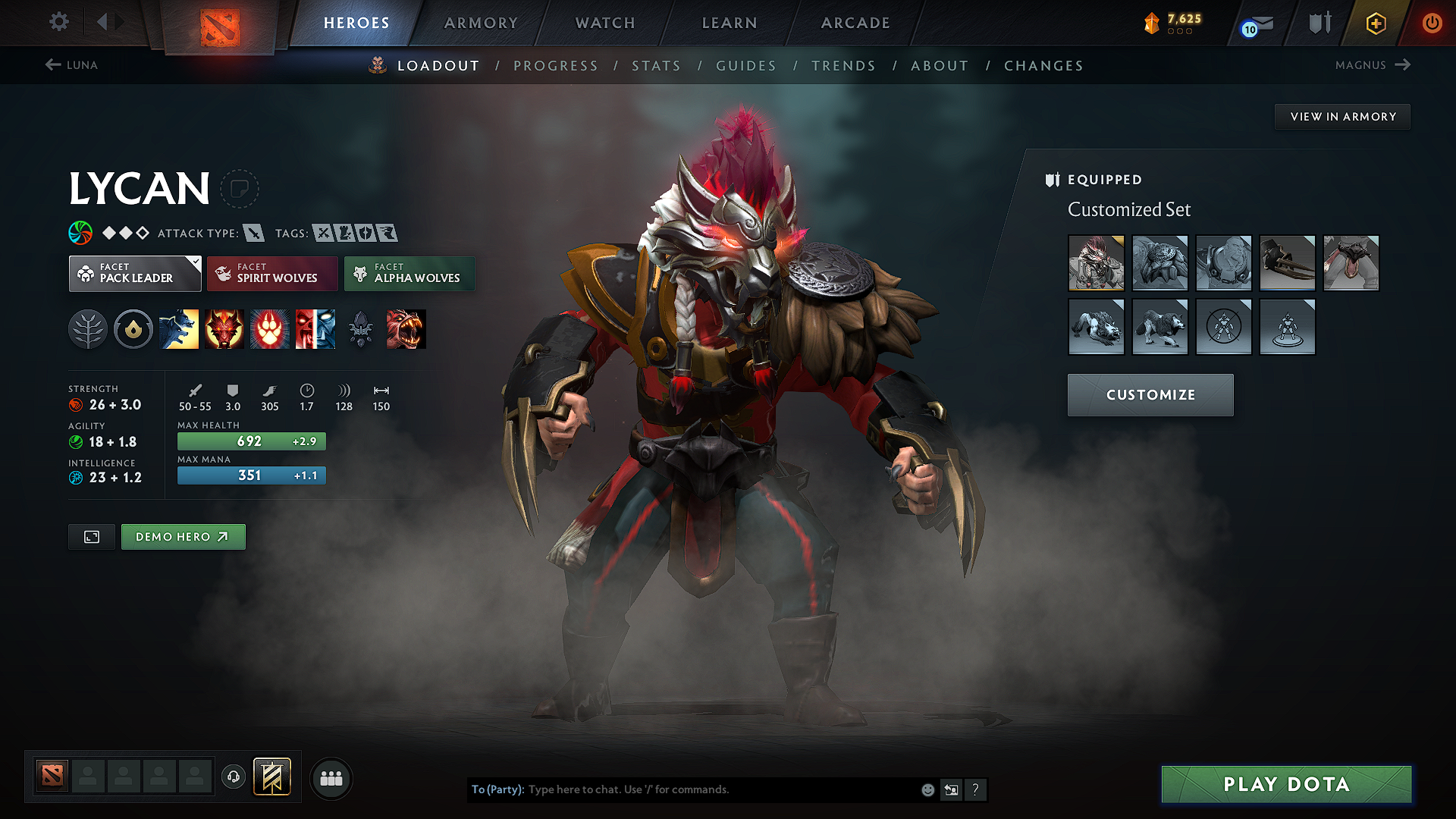Quit the game with power icon
The height and width of the screenshot is (819, 1456).
[1432, 23]
